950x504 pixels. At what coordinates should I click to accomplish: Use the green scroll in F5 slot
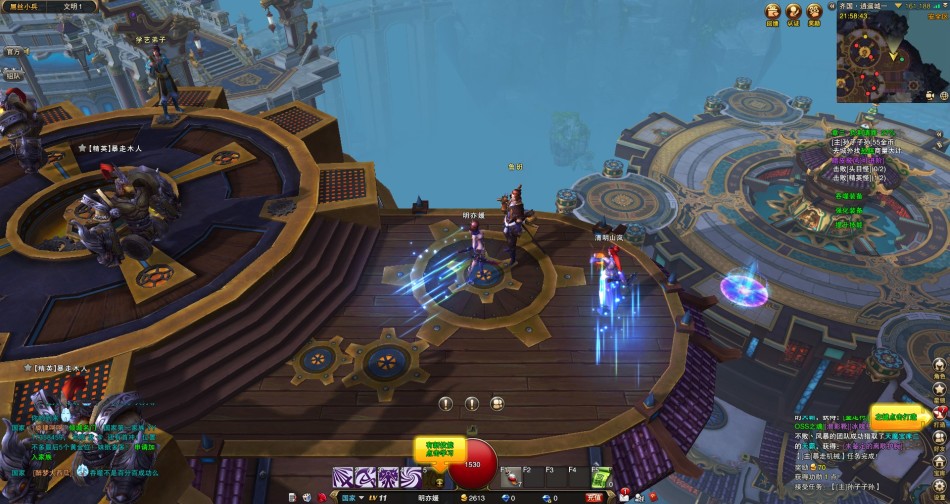(x=602, y=479)
